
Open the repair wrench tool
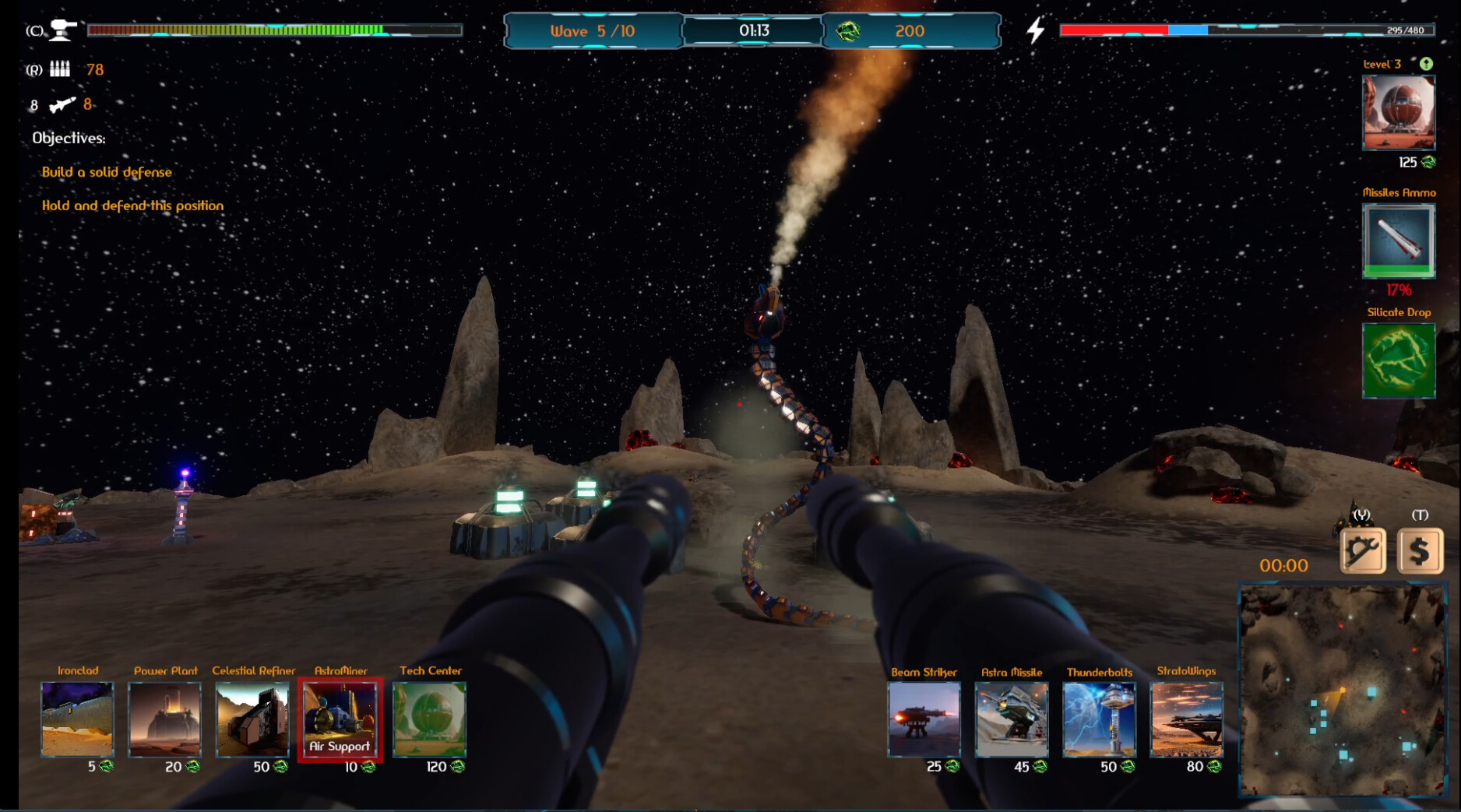[x=1362, y=550]
